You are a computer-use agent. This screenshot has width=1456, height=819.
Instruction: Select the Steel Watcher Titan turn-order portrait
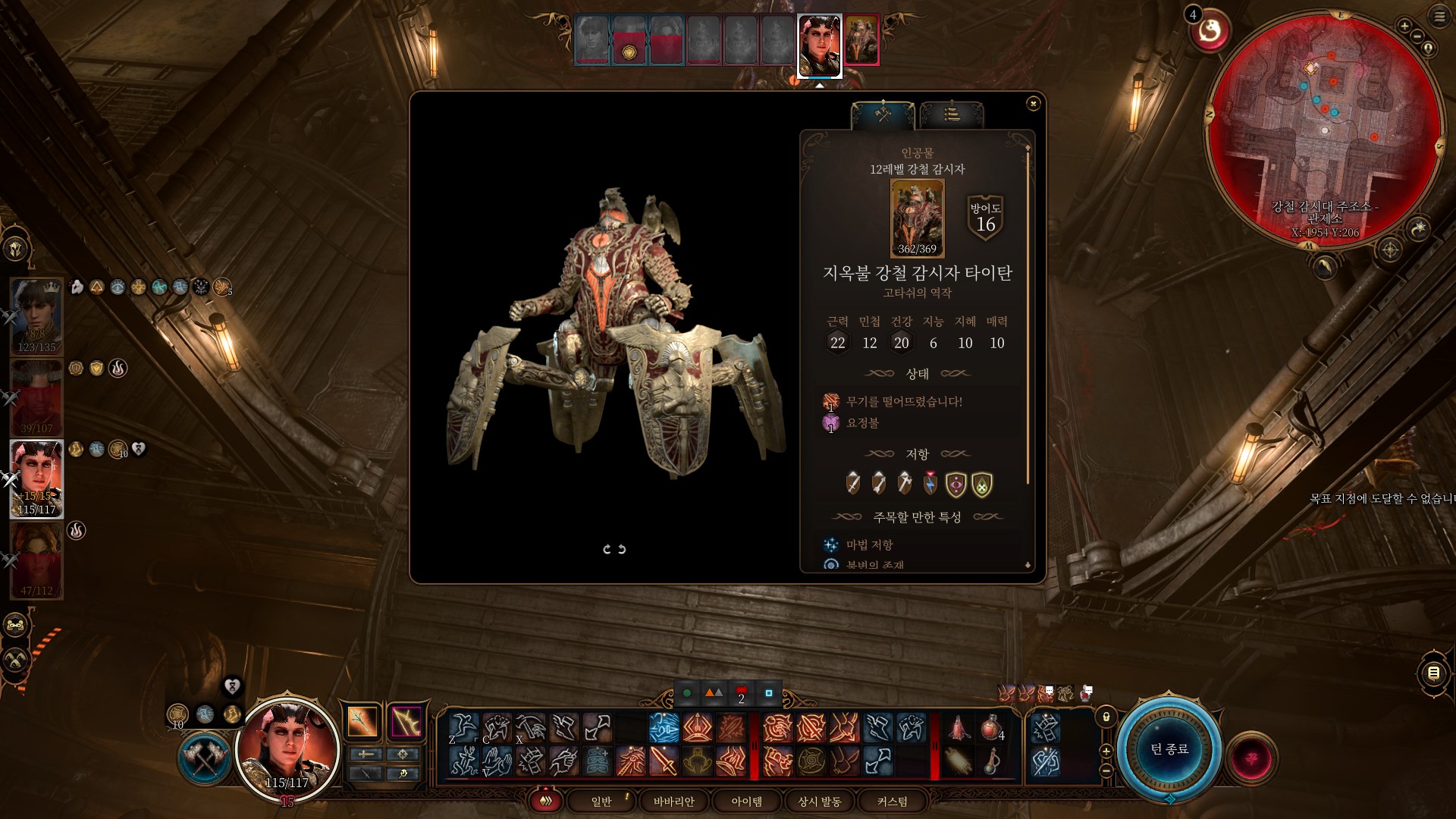click(x=861, y=40)
